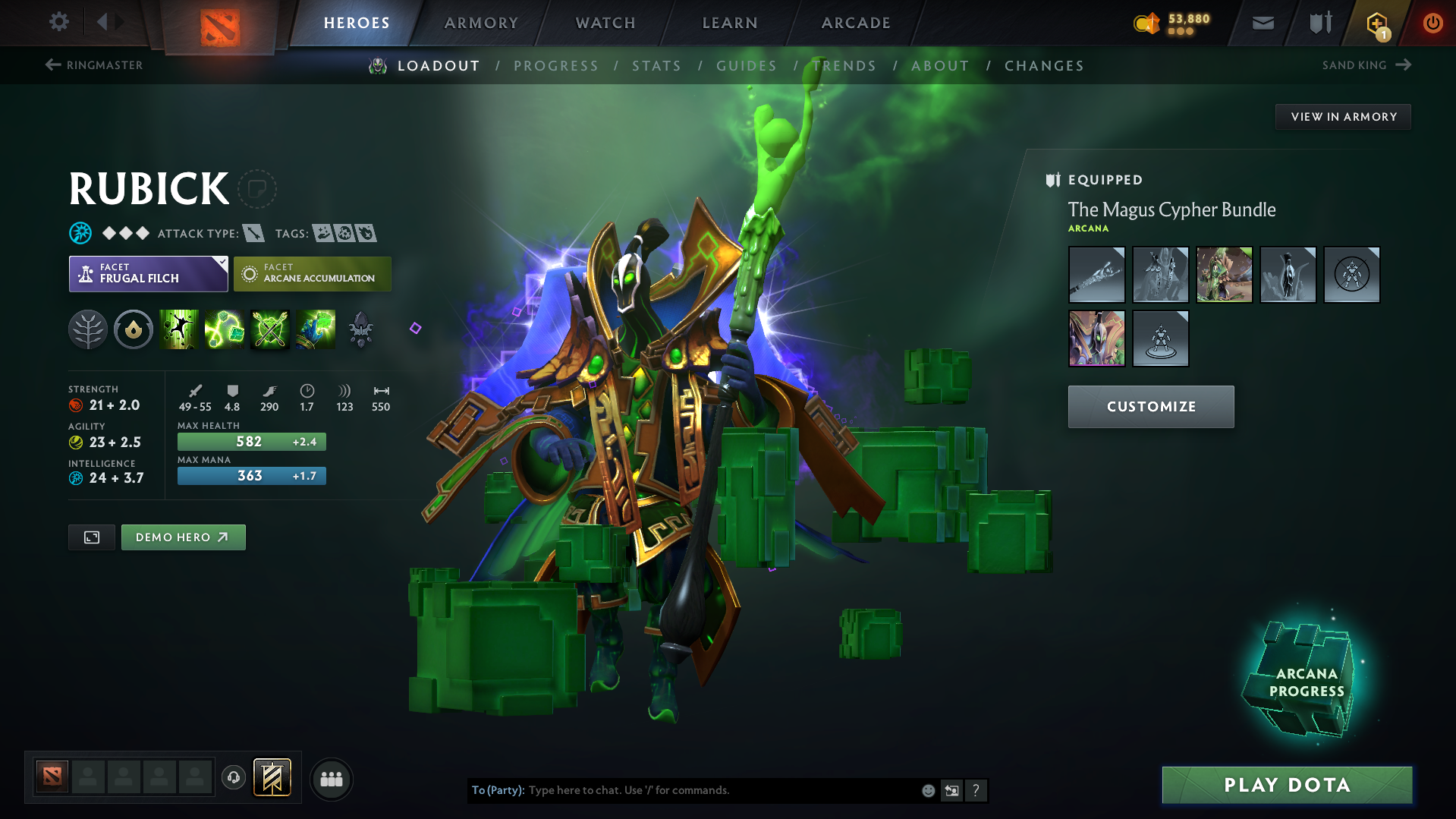Select the Frugal Filch facet

tap(140, 274)
